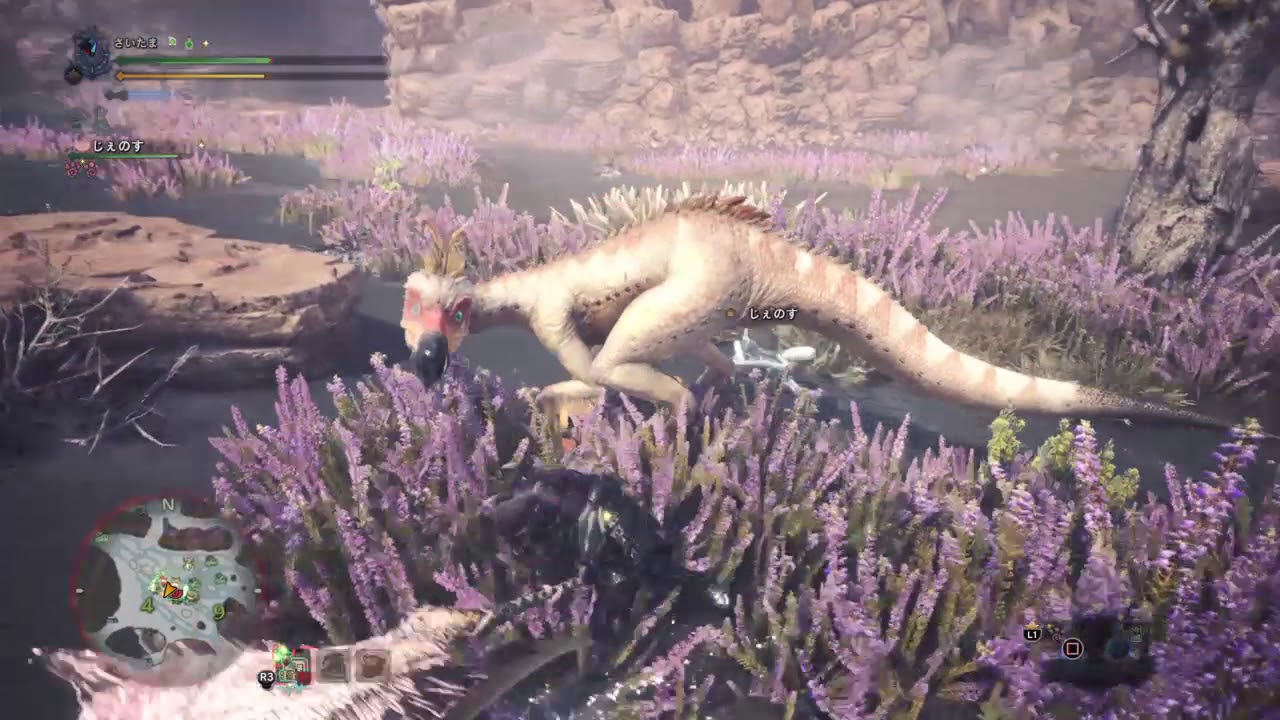
Task: Click the hunter emblem portrait top left
Action: point(92,50)
